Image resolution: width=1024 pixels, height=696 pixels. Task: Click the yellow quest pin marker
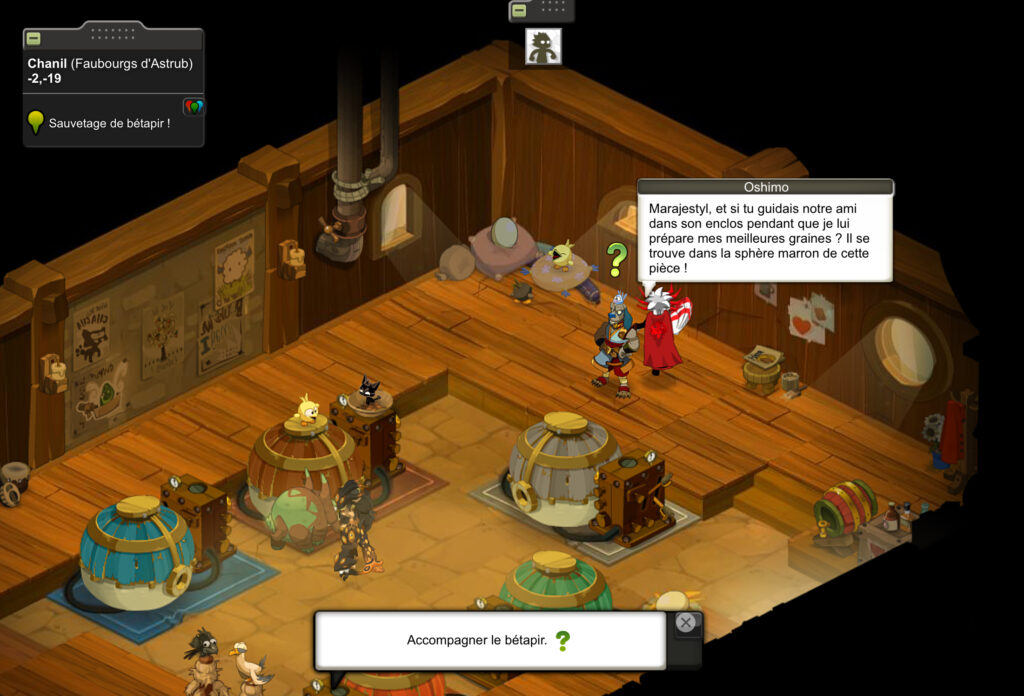point(36,122)
